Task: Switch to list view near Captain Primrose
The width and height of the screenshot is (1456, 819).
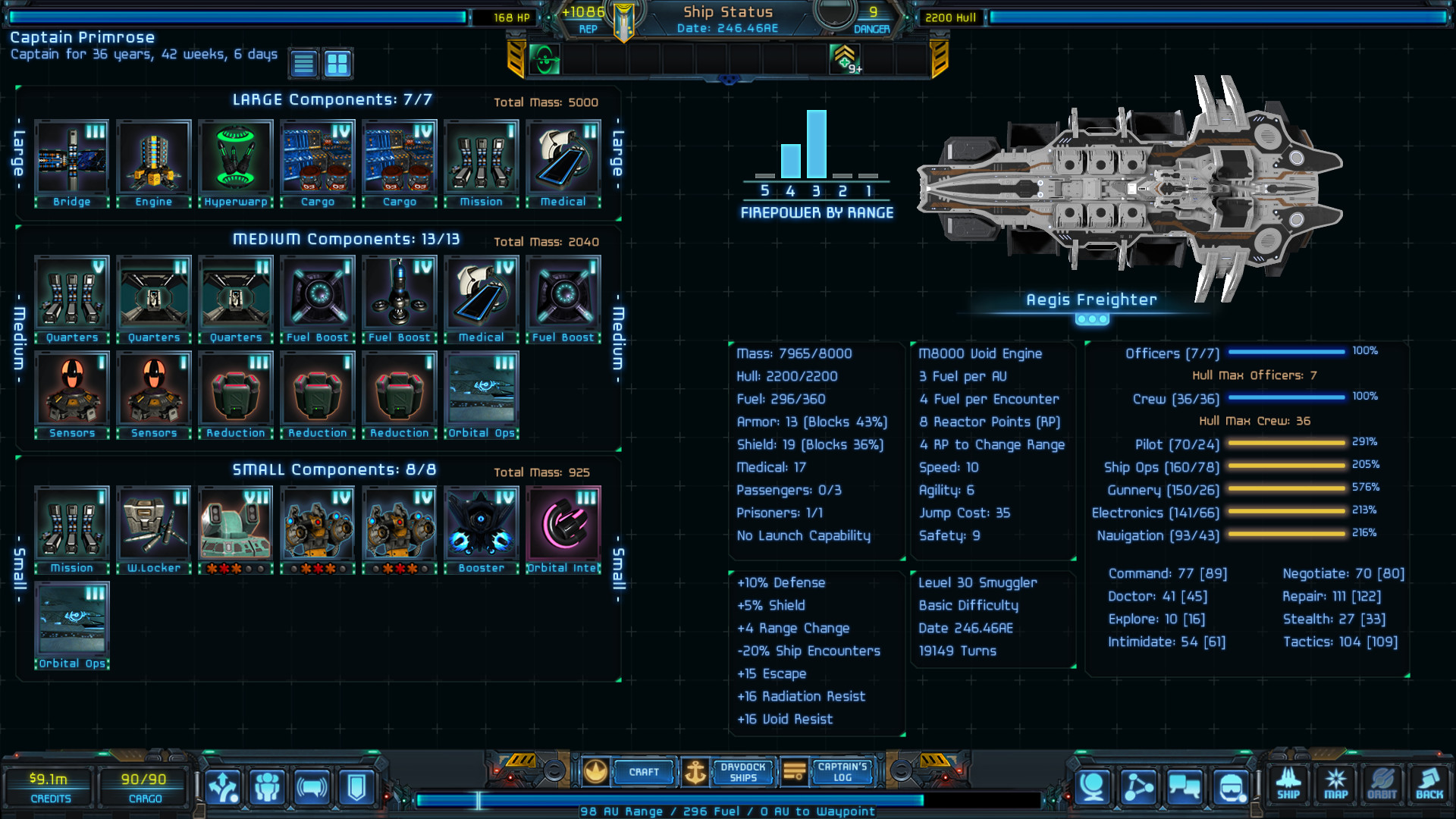Action: coord(303,64)
